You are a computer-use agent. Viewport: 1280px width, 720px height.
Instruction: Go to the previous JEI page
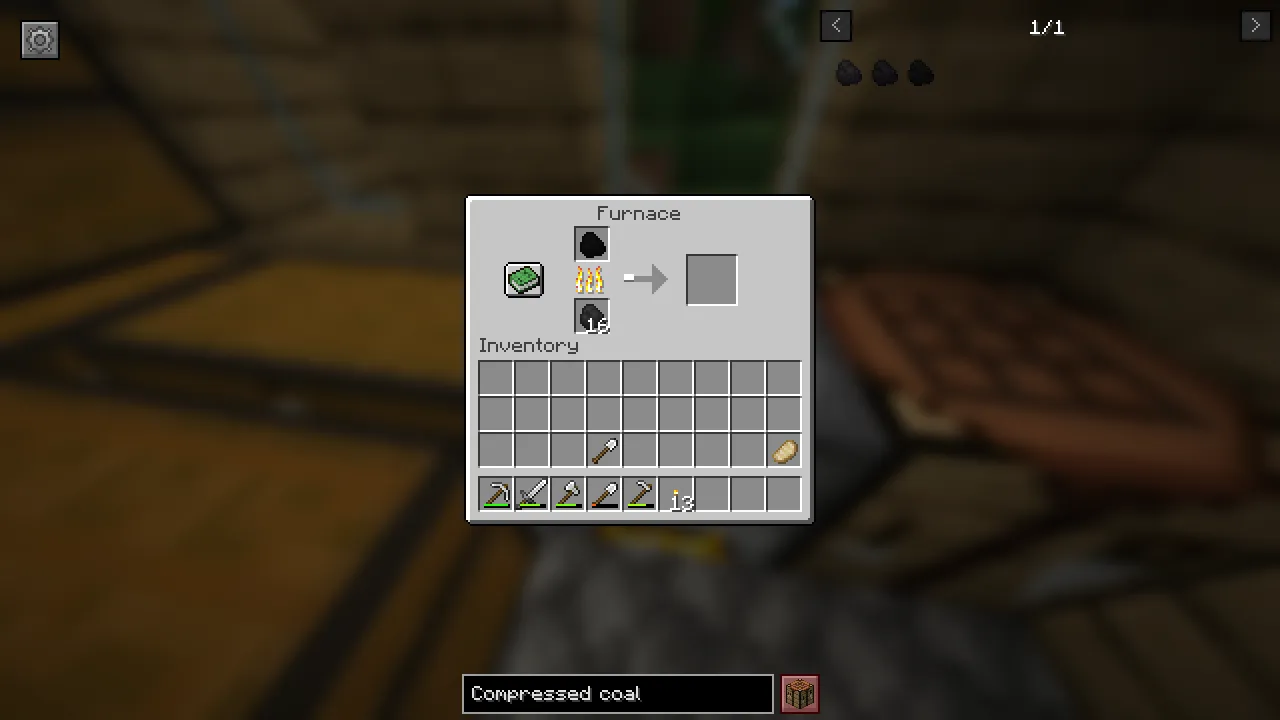pyautogui.click(x=836, y=25)
